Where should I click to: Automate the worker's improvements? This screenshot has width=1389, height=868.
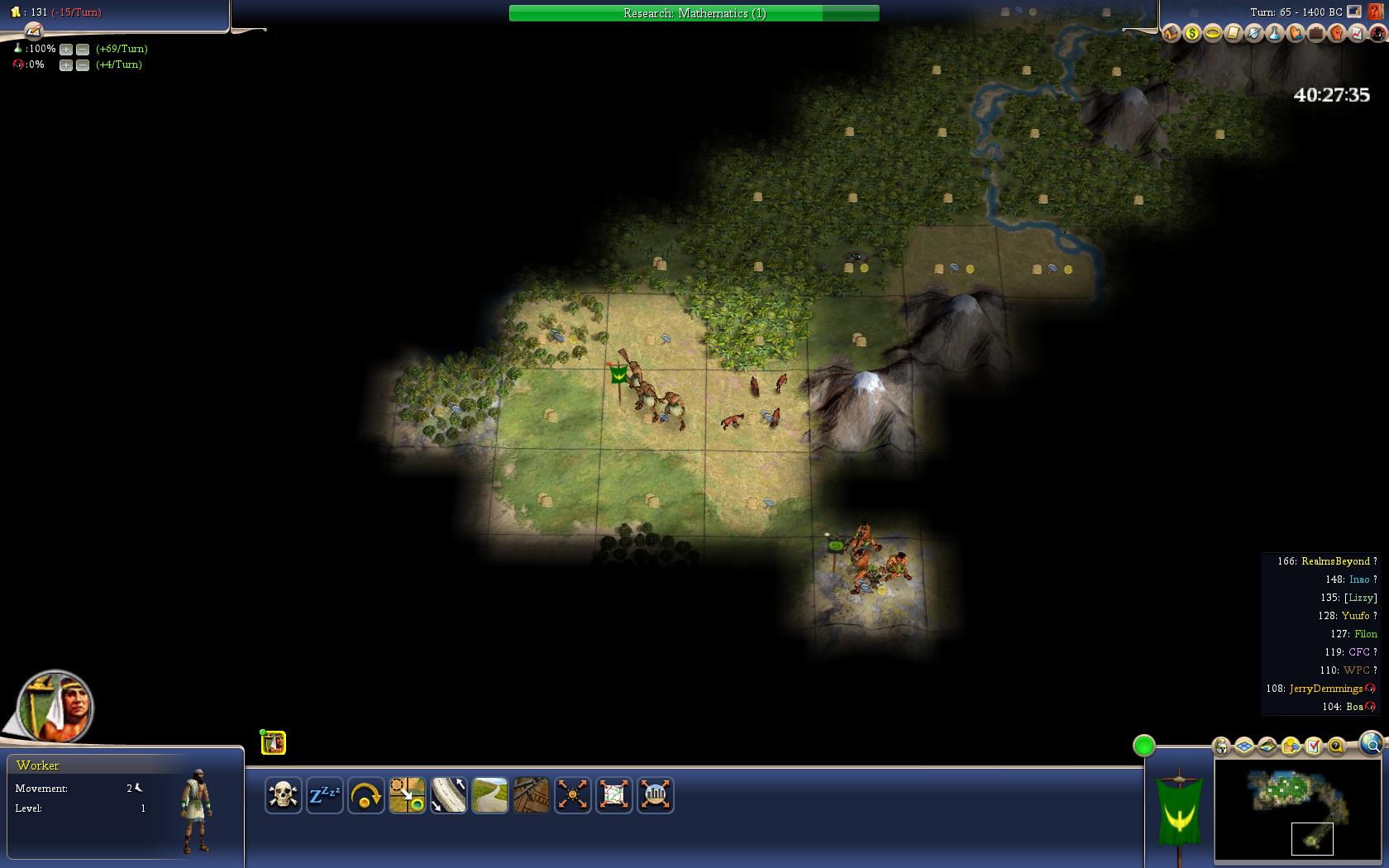point(572,795)
